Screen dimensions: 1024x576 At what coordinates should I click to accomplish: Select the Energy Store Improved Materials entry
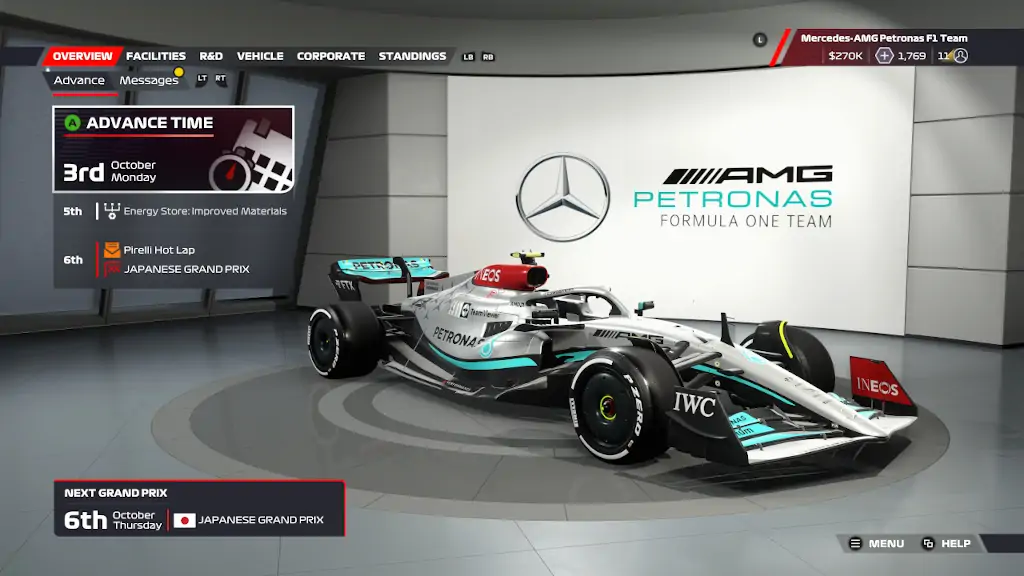[204, 211]
